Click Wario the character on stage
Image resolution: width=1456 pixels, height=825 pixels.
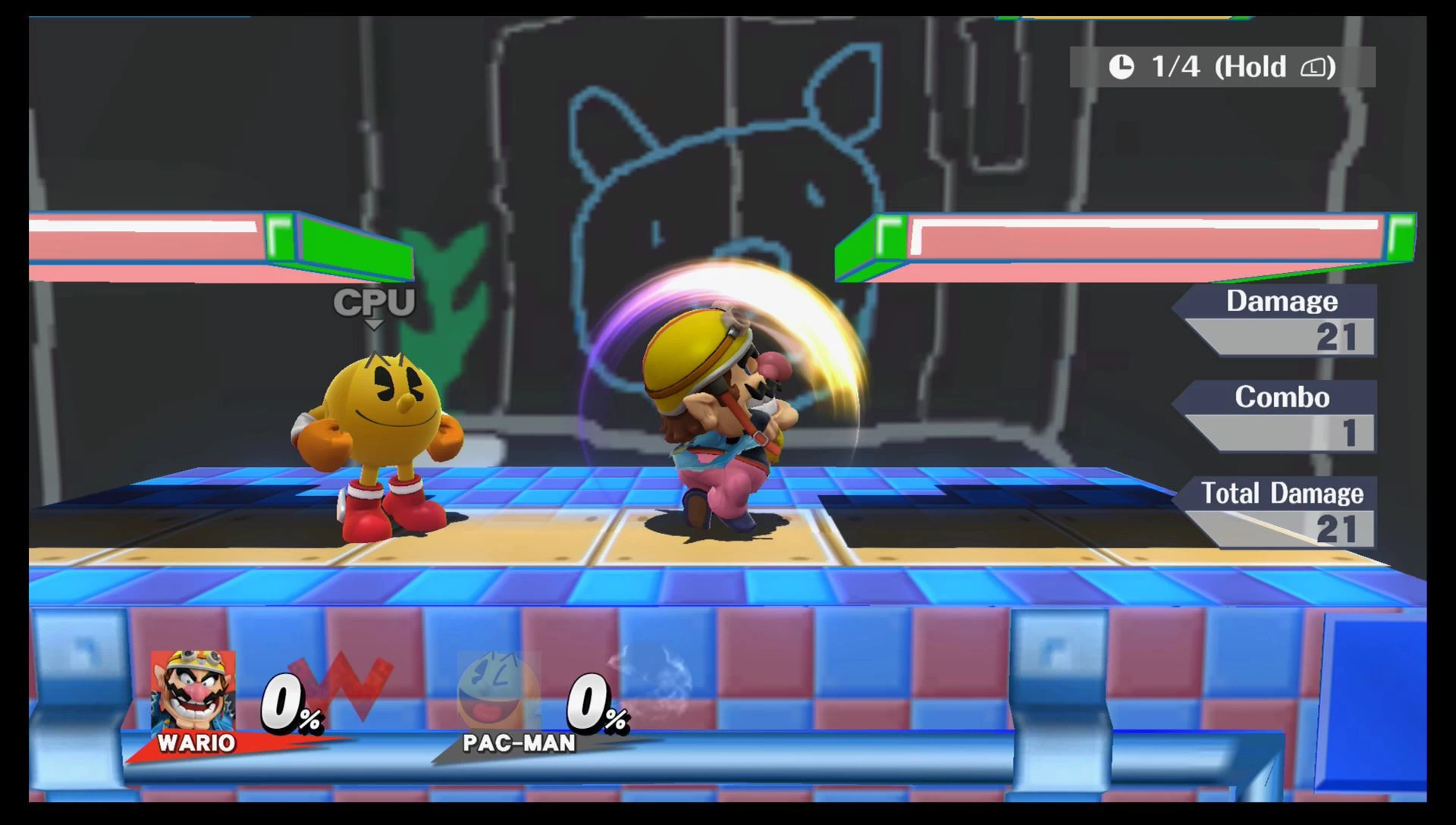[x=724, y=417]
